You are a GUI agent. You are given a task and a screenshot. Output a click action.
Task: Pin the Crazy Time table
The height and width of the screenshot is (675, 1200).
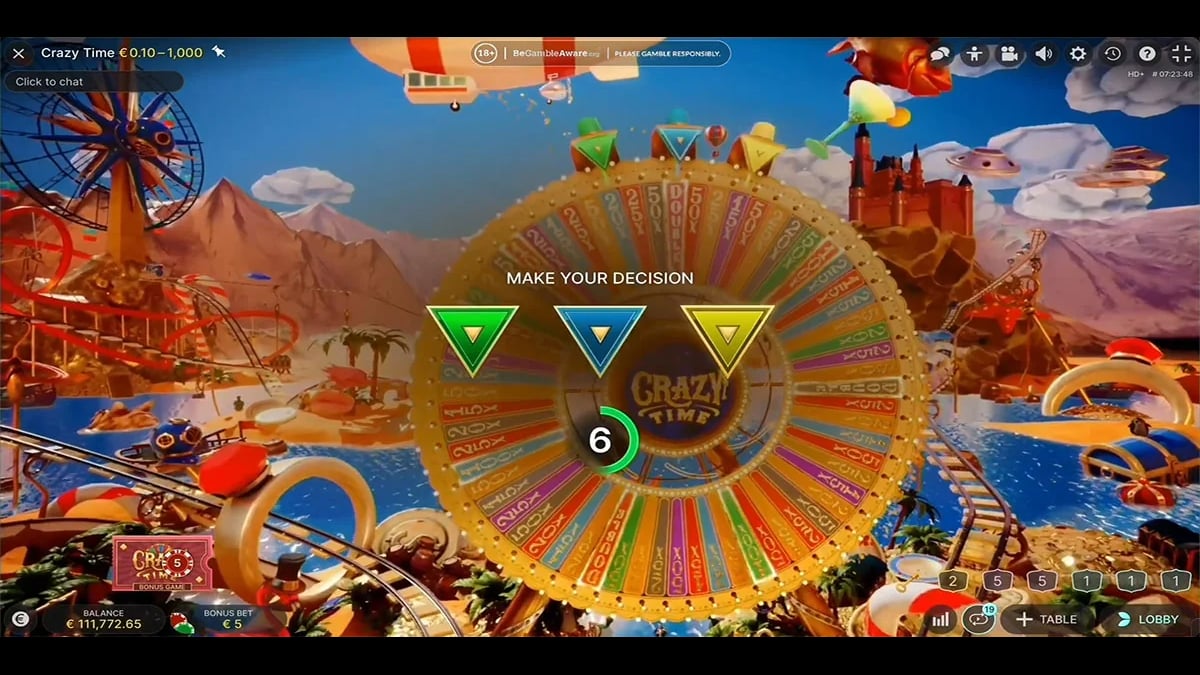point(219,53)
